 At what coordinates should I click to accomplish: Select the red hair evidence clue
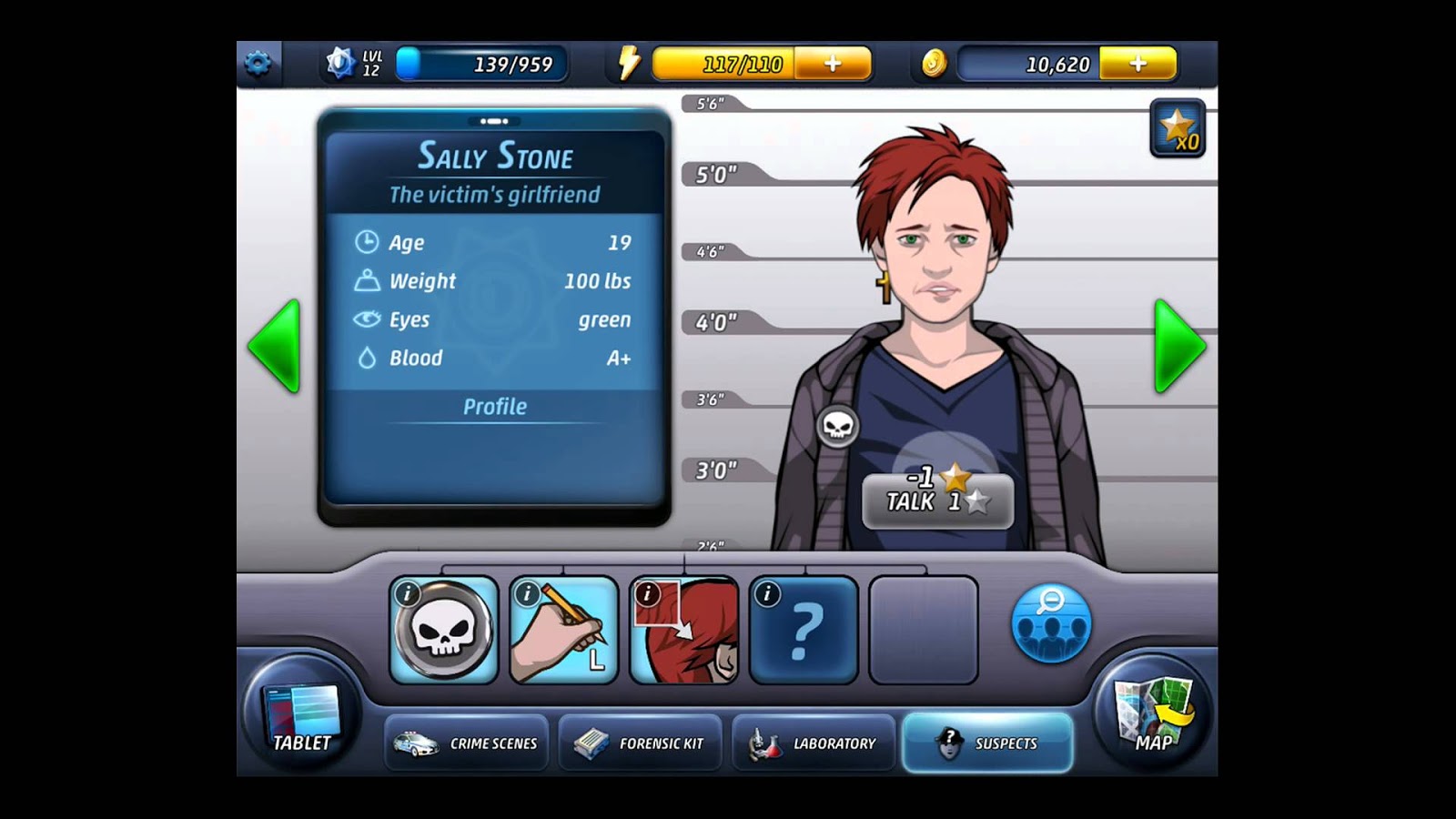click(x=682, y=629)
